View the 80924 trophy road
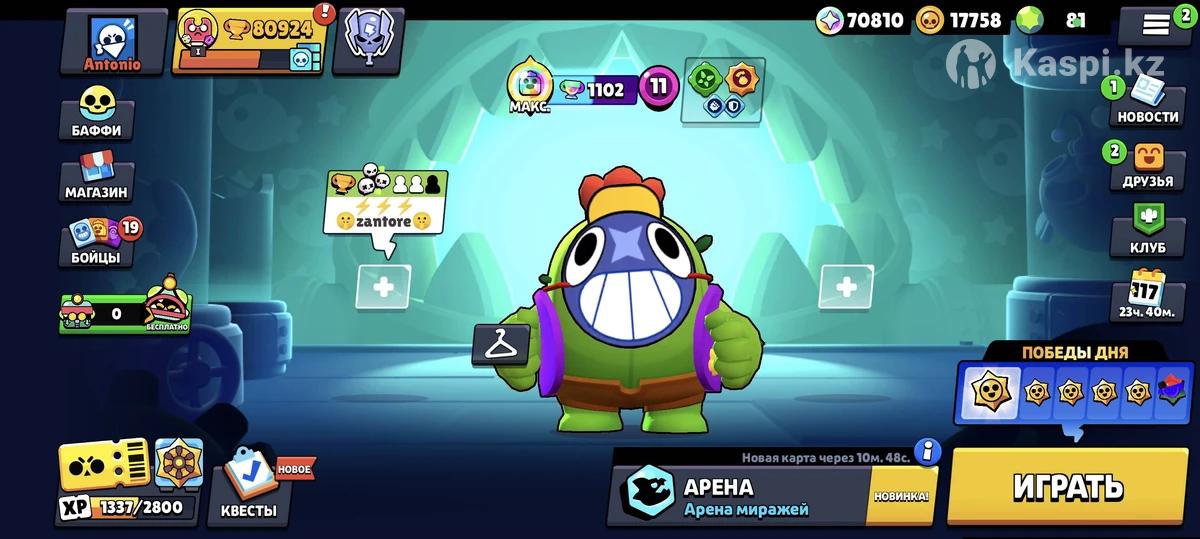 click(250, 41)
